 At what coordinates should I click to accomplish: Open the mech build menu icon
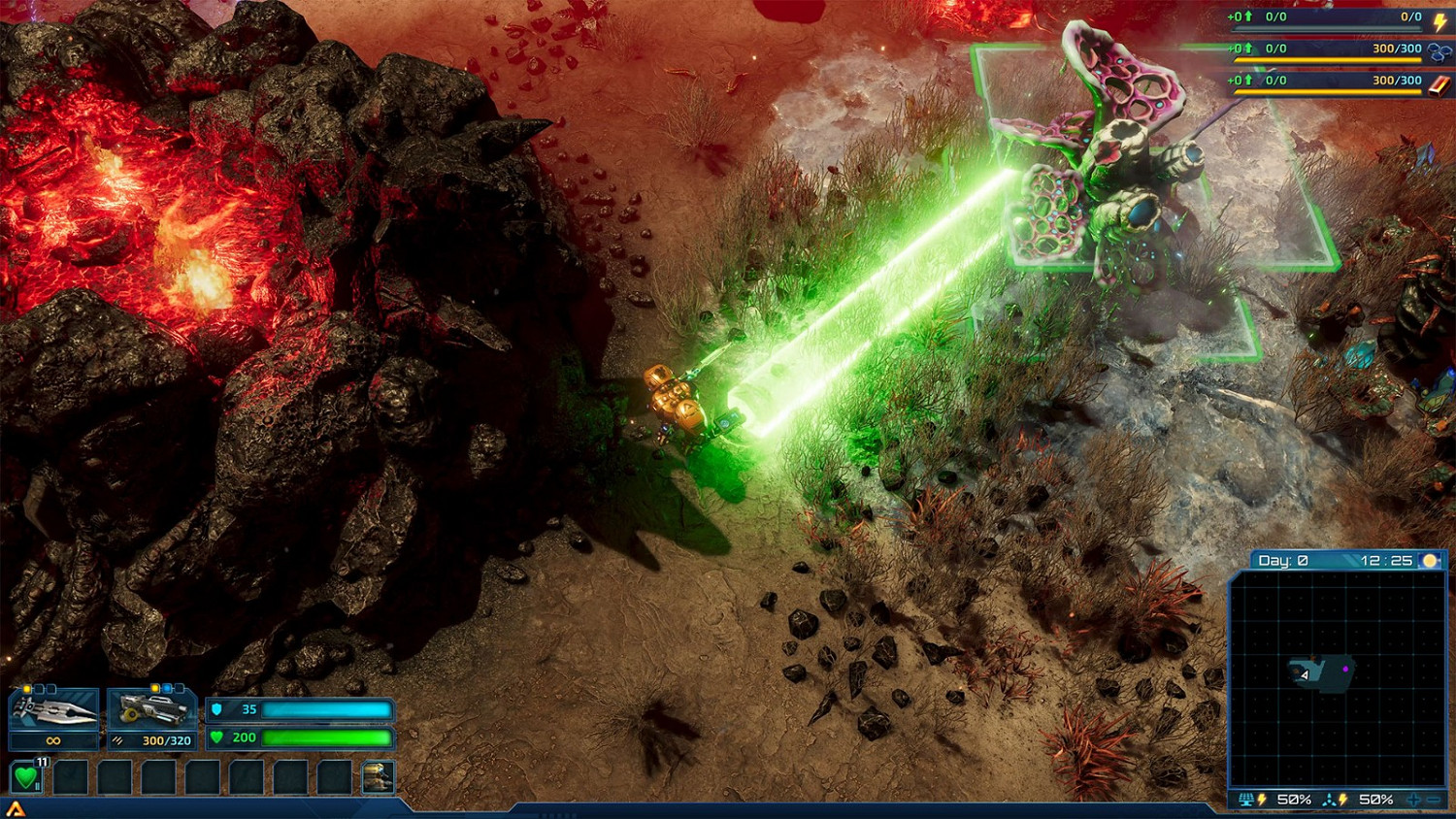point(378,777)
